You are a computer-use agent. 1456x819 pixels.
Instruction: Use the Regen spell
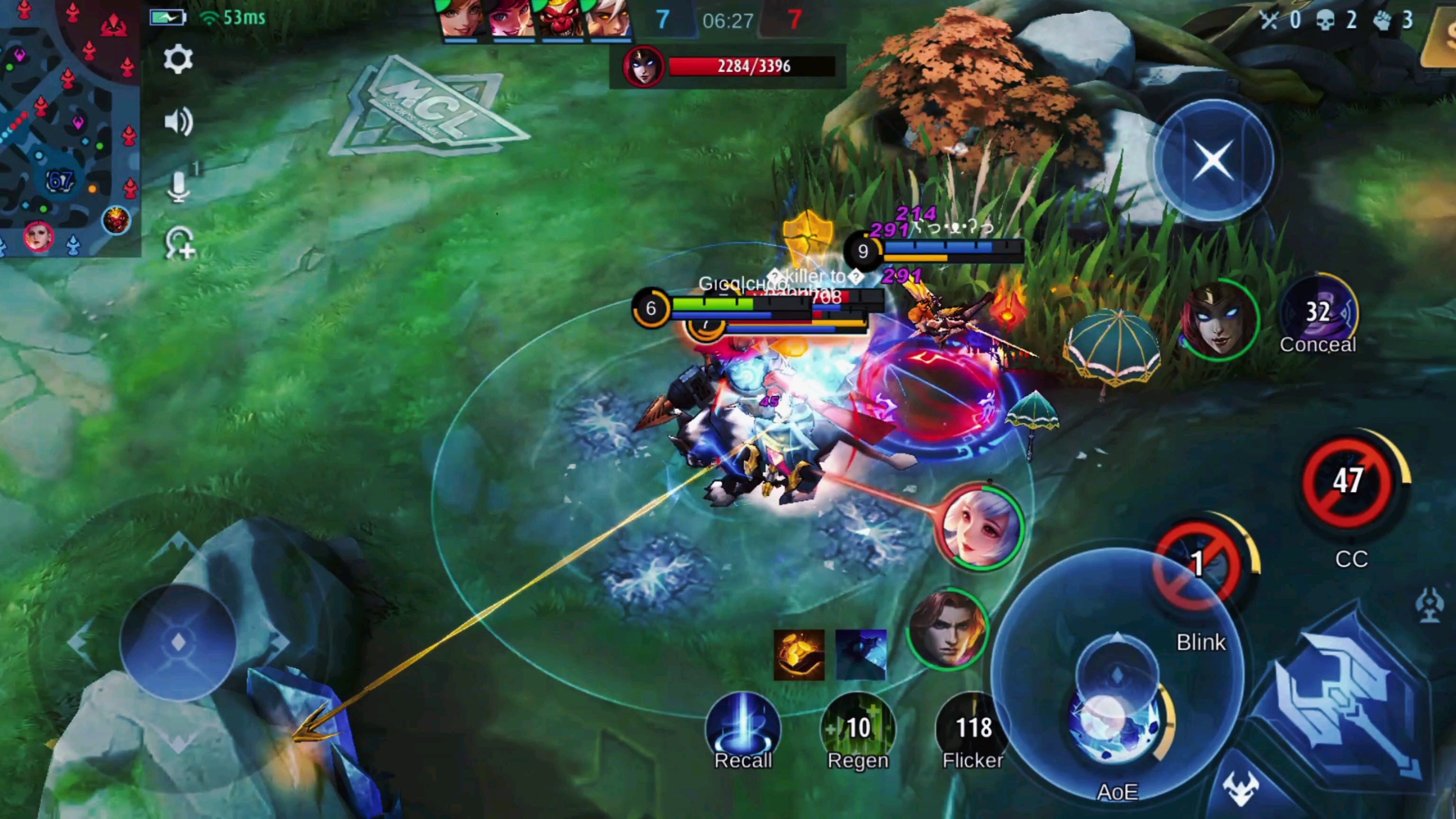[x=857, y=728]
